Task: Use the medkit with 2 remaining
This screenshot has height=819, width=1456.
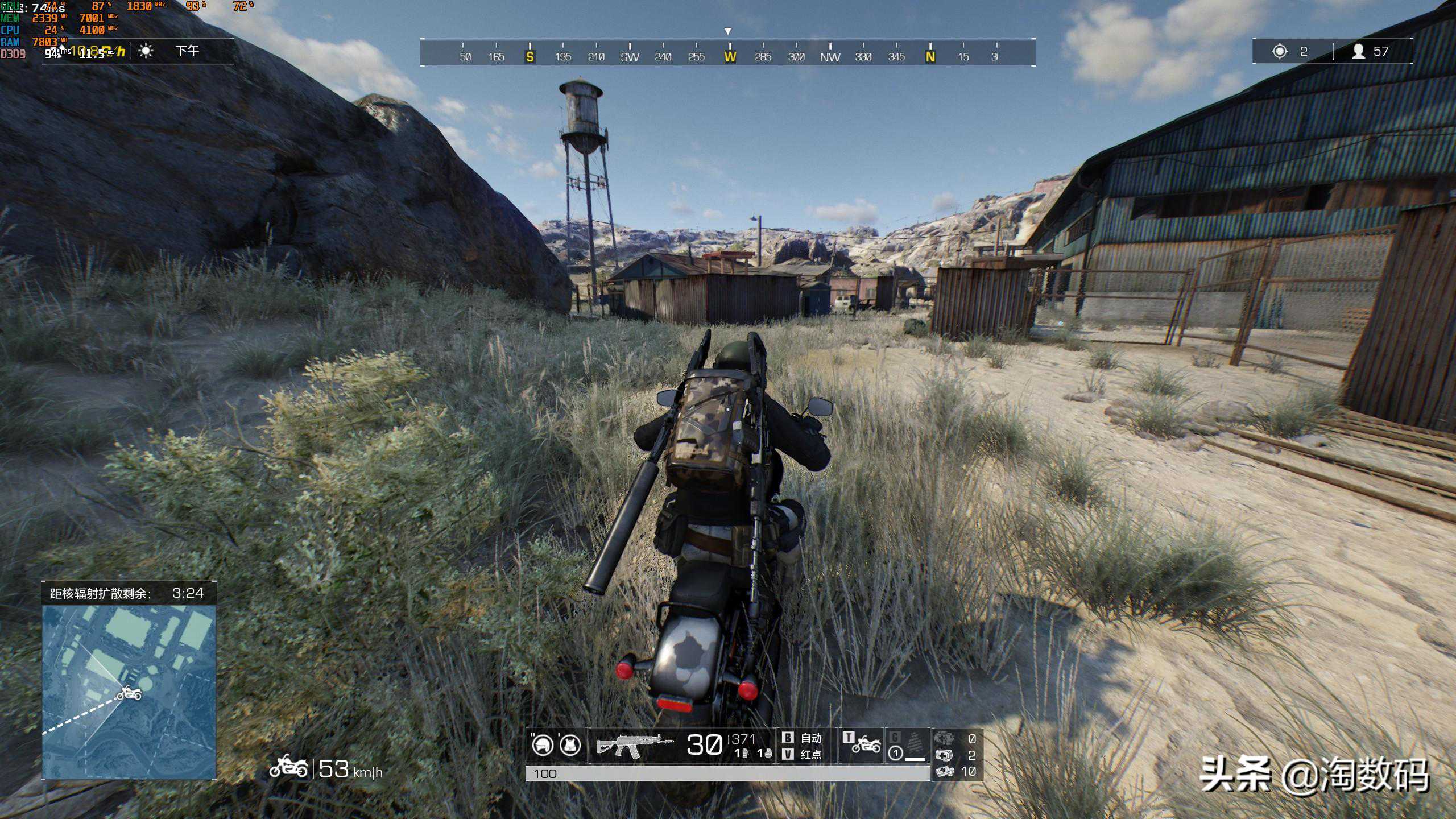Action: [x=945, y=755]
